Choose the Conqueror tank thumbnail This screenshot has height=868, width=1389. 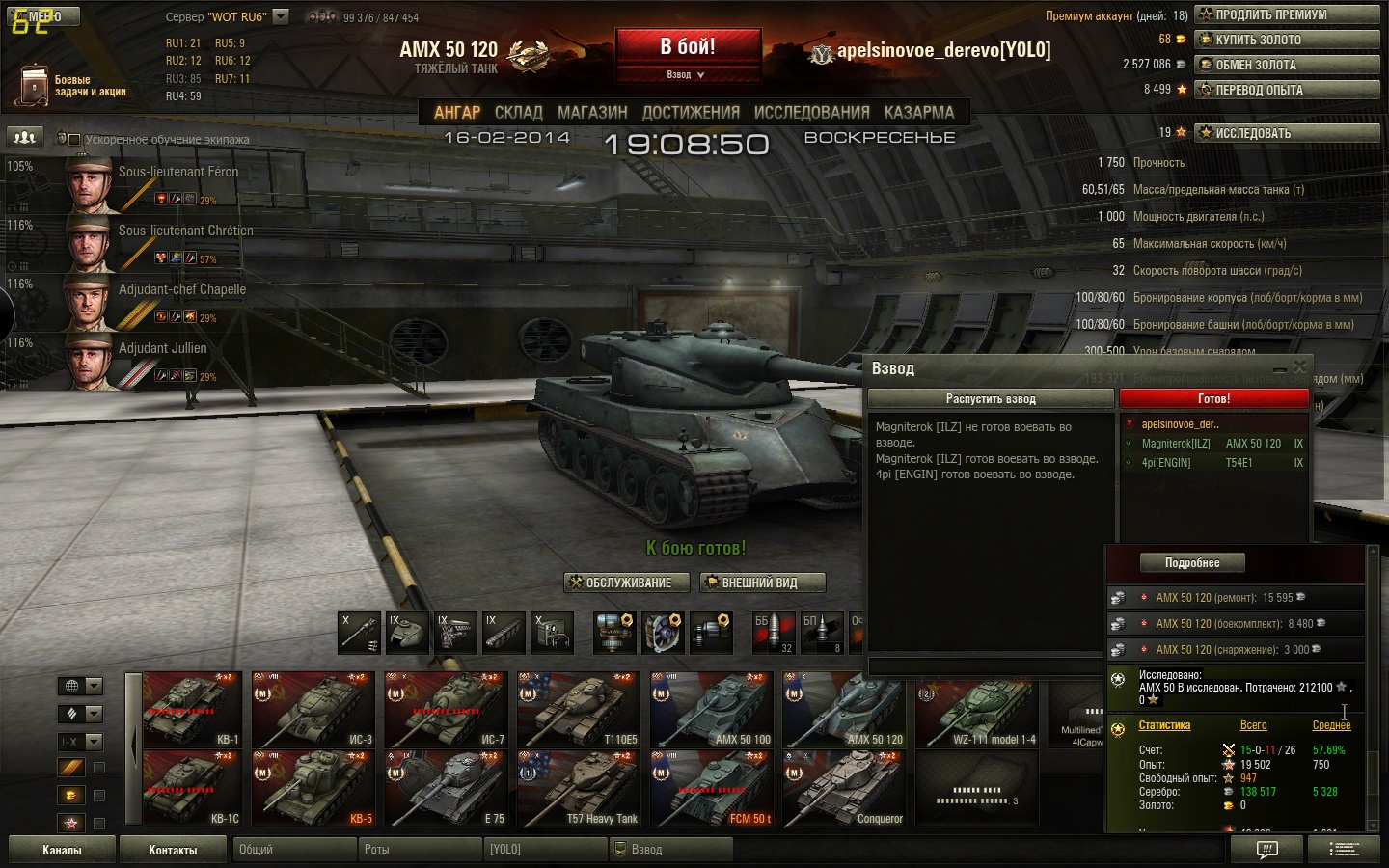[844, 789]
